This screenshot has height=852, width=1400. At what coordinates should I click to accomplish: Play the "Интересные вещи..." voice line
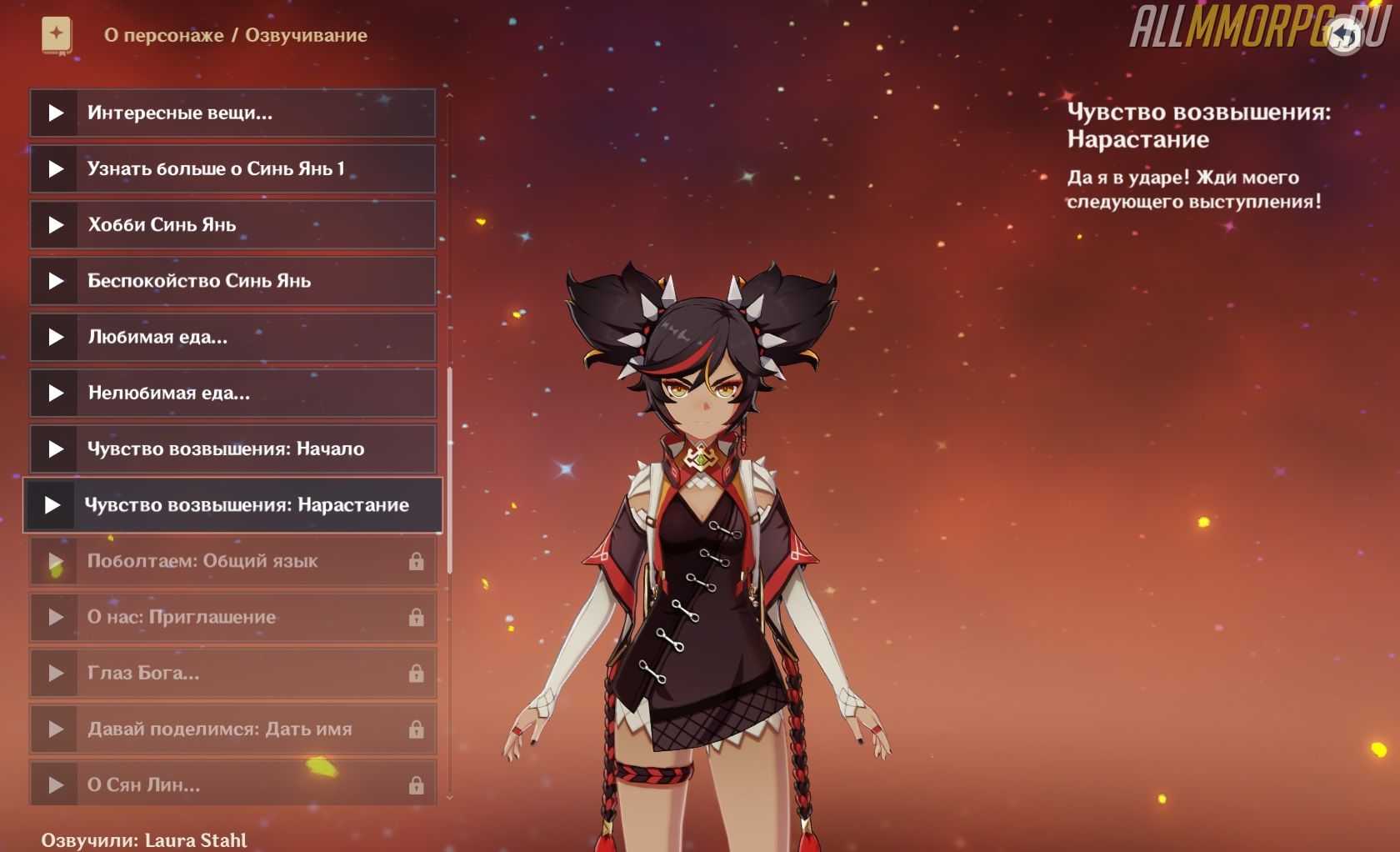(55, 113)
